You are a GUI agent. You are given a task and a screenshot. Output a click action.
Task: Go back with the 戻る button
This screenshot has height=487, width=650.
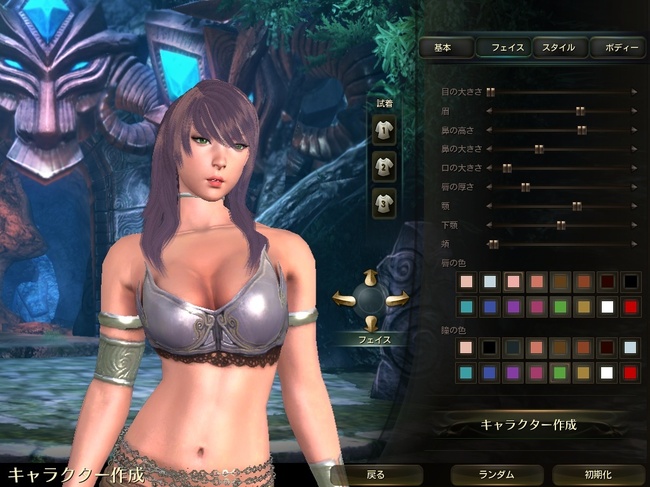pyautogui.click(x=375, y=474)
